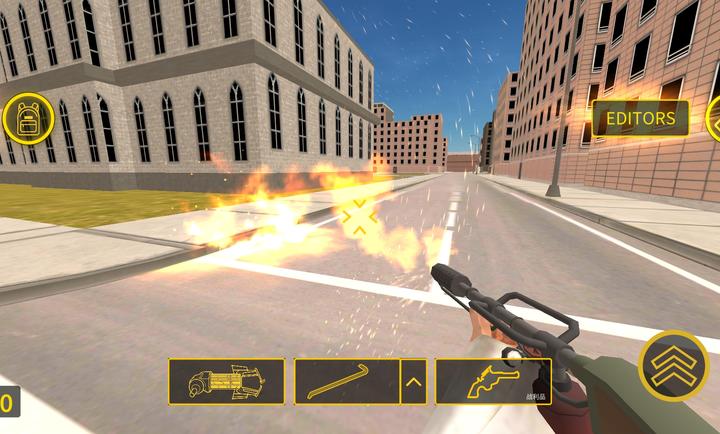The width and height of the screenshot is (720, 434).
Task: Tap the double-chevron jump button
Action: 673,364
